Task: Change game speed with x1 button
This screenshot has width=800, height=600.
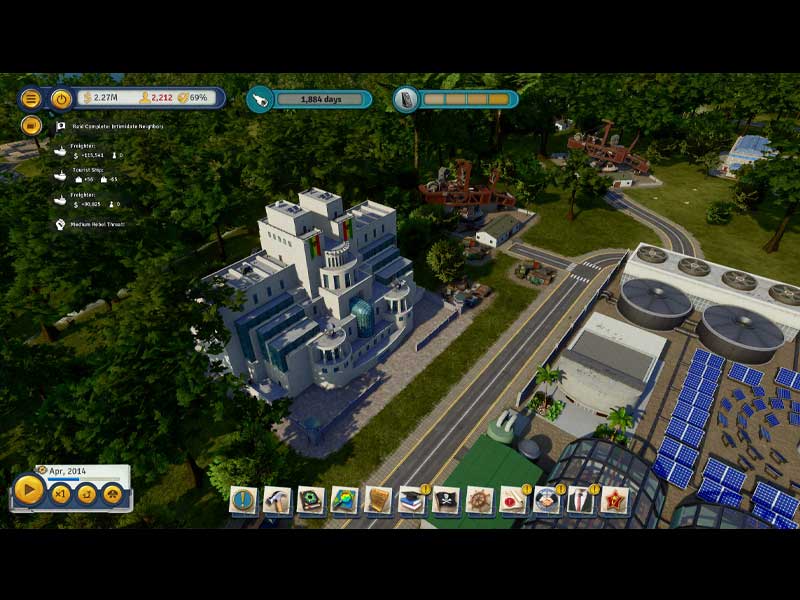Action: click(x=61, y=493)
